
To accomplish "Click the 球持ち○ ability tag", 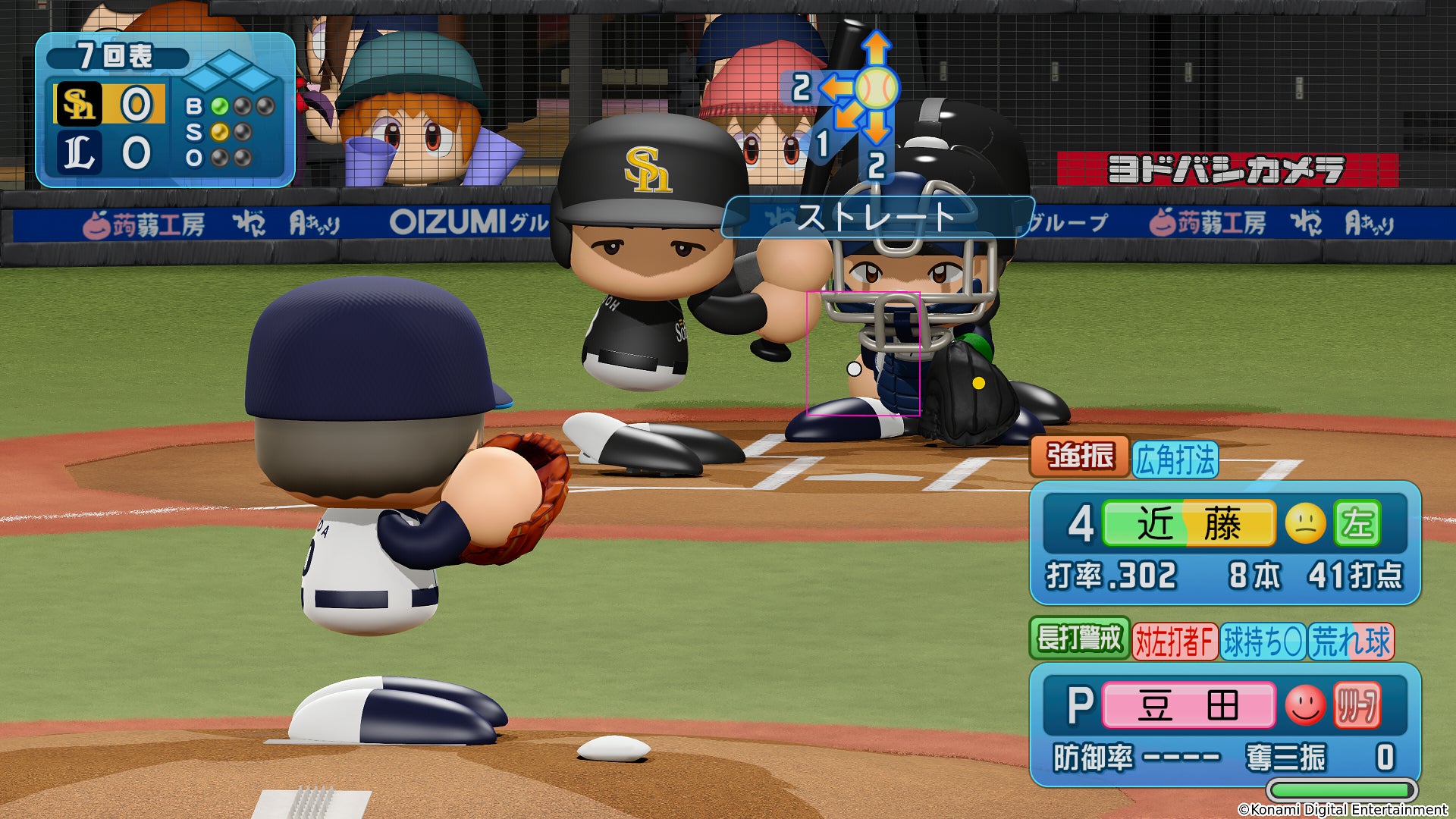I will pyautogui.click(x=1263, y=642).
